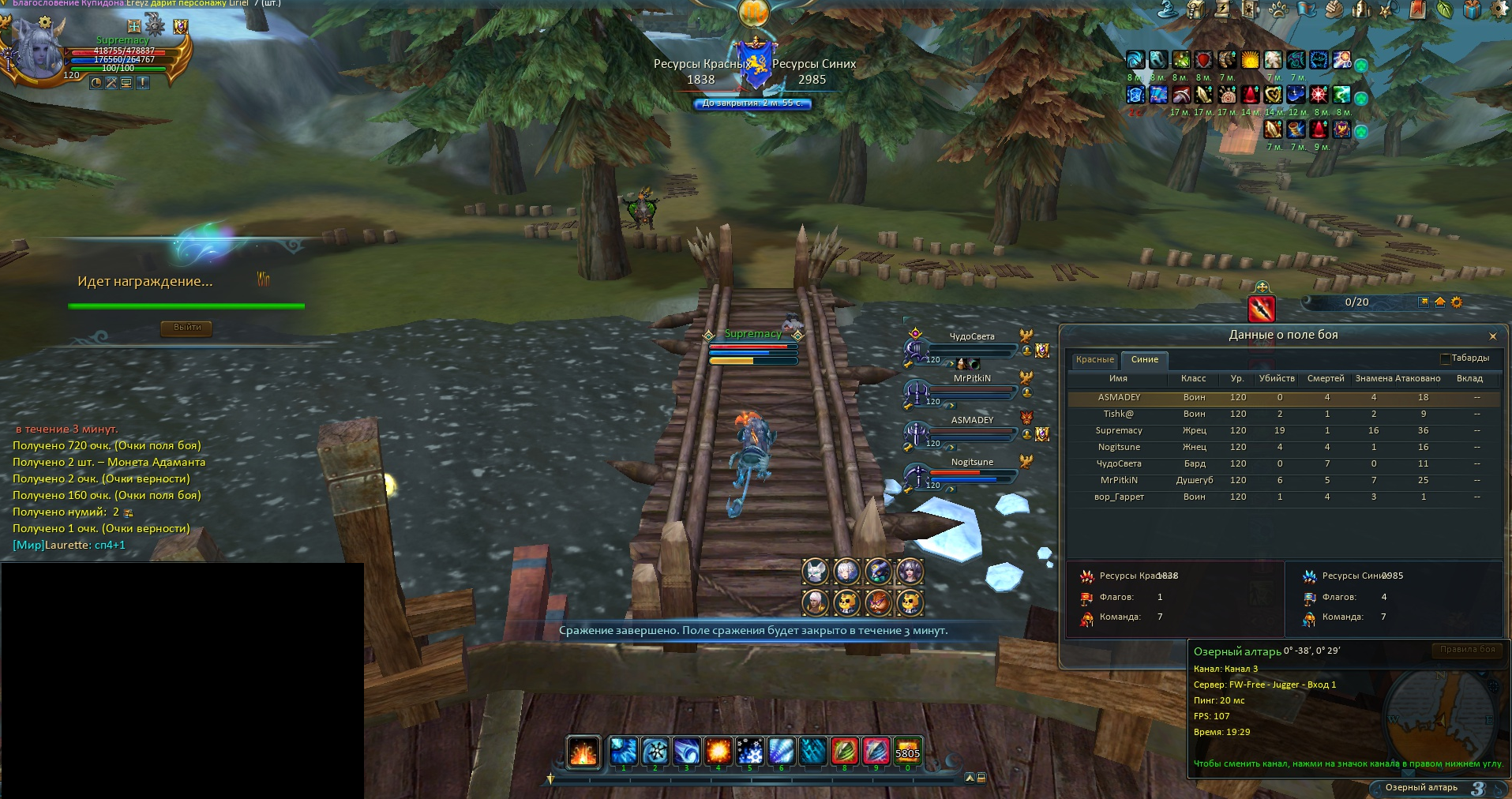The width and height of the screenshot is (1512, 799).
Task: Open the paw print pet menu
Action: pyautogui.click(x=1278, y=9)
